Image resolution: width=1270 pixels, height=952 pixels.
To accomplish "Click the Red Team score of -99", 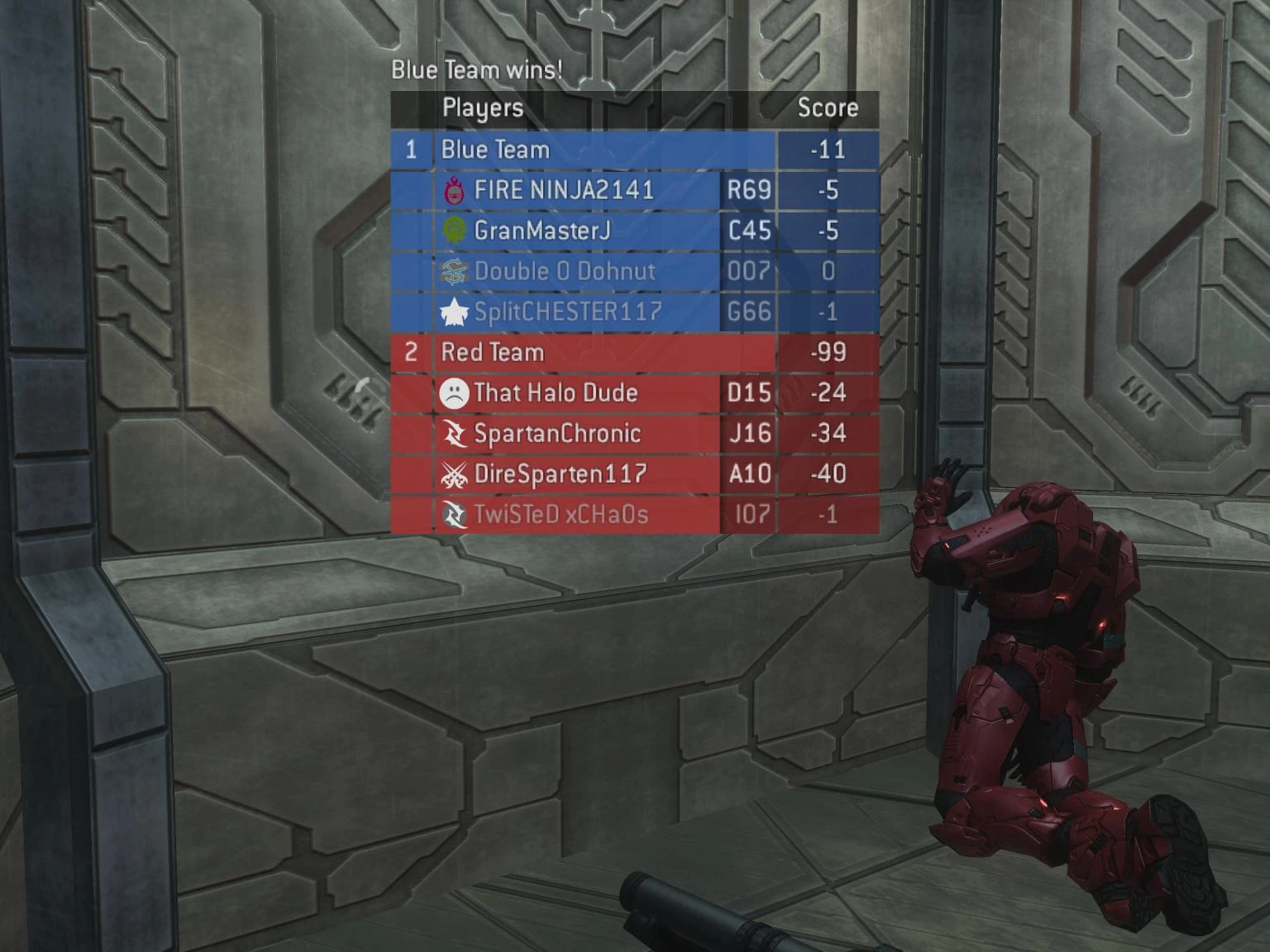I will 828,352.
